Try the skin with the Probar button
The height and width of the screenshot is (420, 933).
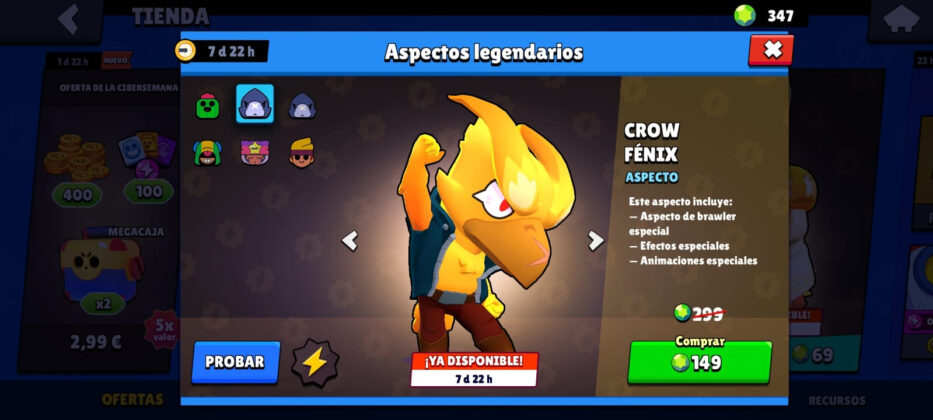235,362
